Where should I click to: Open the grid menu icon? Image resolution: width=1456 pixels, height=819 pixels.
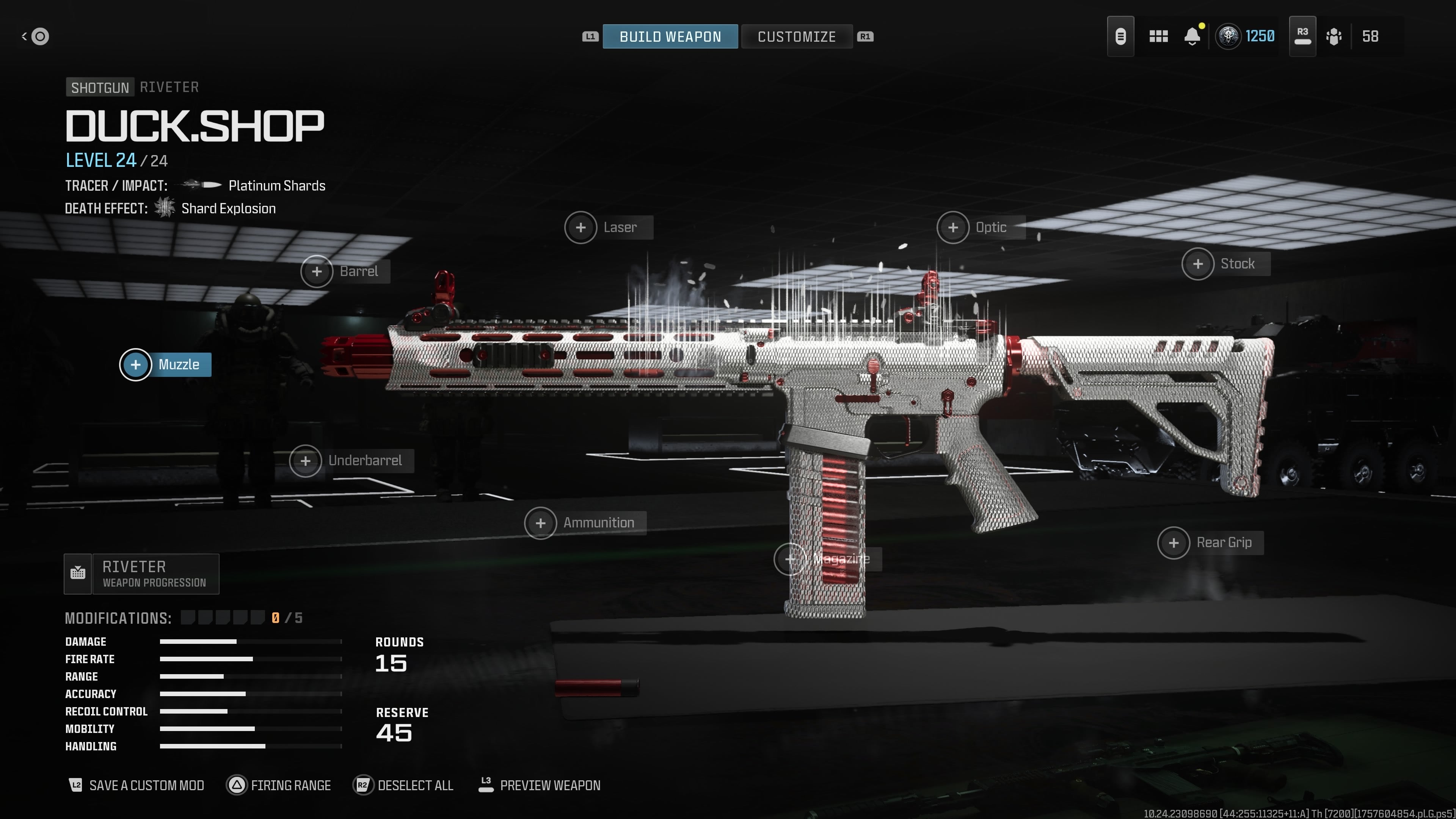click(x=1158, y=37)
